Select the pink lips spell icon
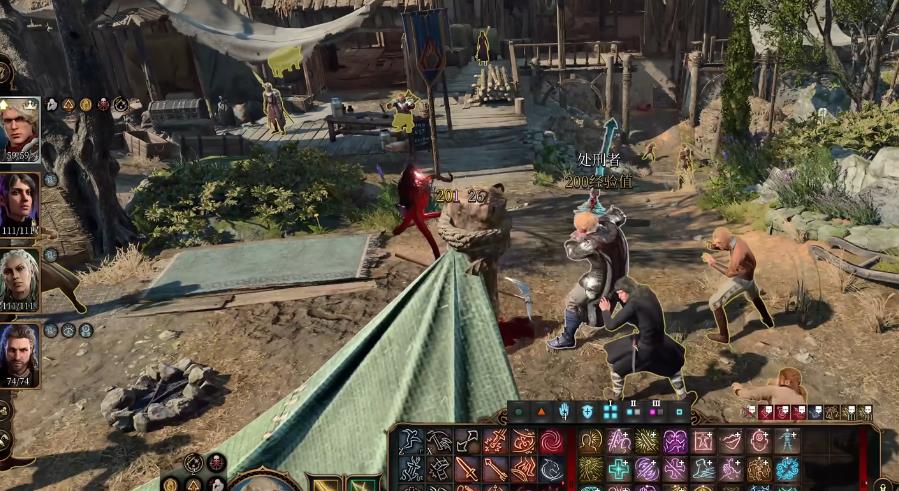This screenshot has height=491, width=899. tap(732, 441)
